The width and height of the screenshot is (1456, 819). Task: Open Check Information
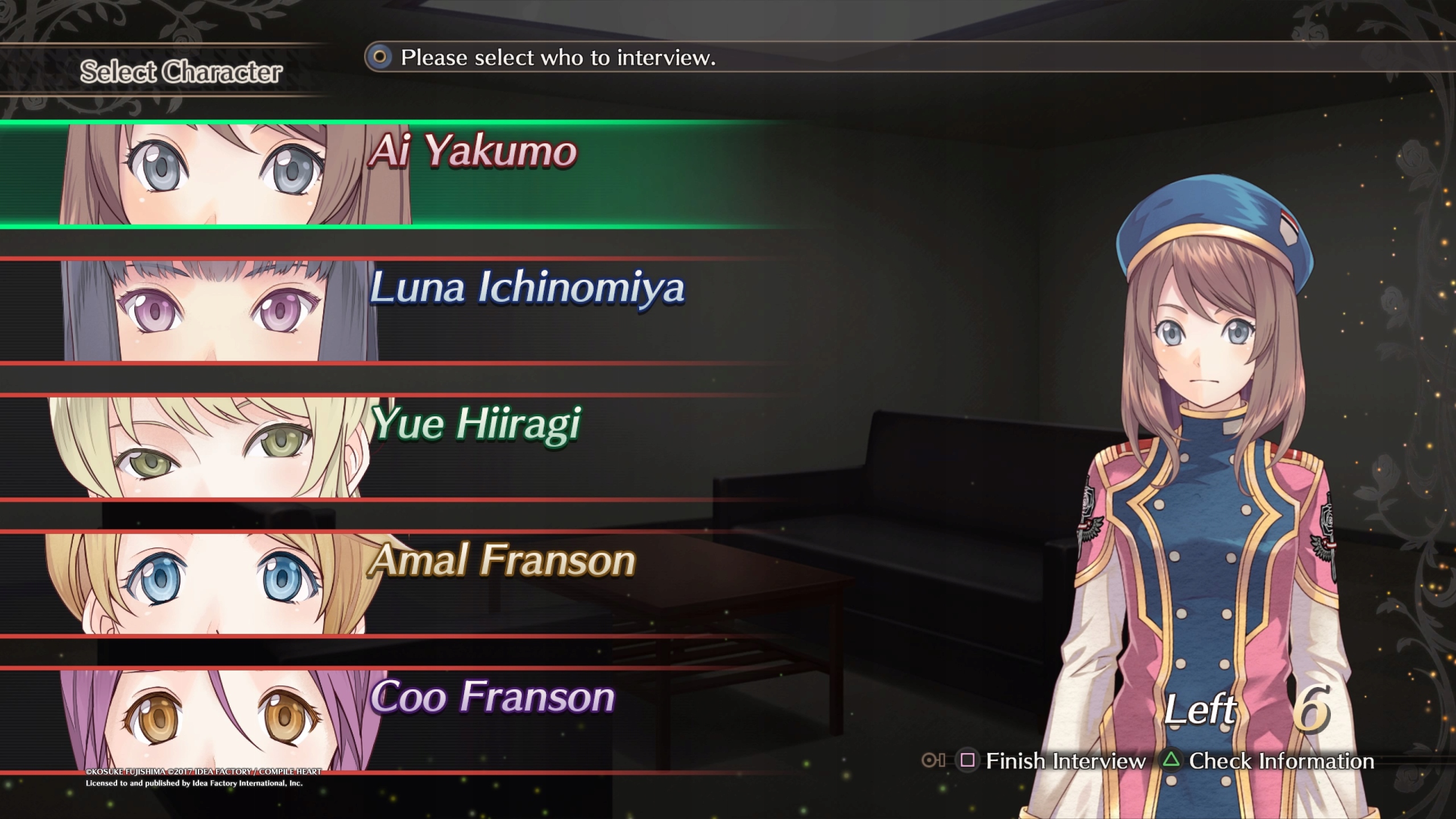tap(1269, 761)
